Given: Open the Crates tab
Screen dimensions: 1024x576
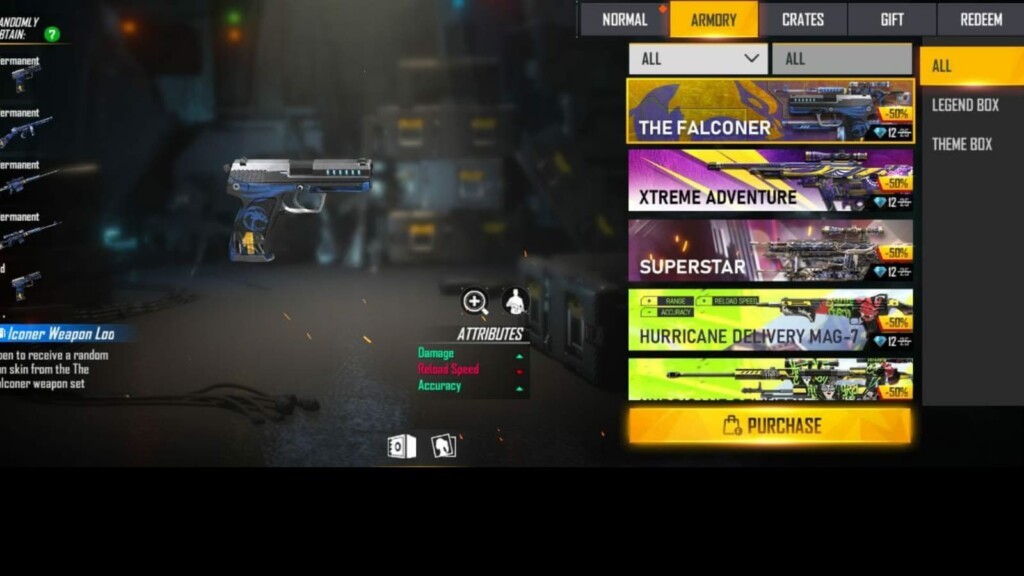Looking at the screenshot, I should (x=803, y=20).
